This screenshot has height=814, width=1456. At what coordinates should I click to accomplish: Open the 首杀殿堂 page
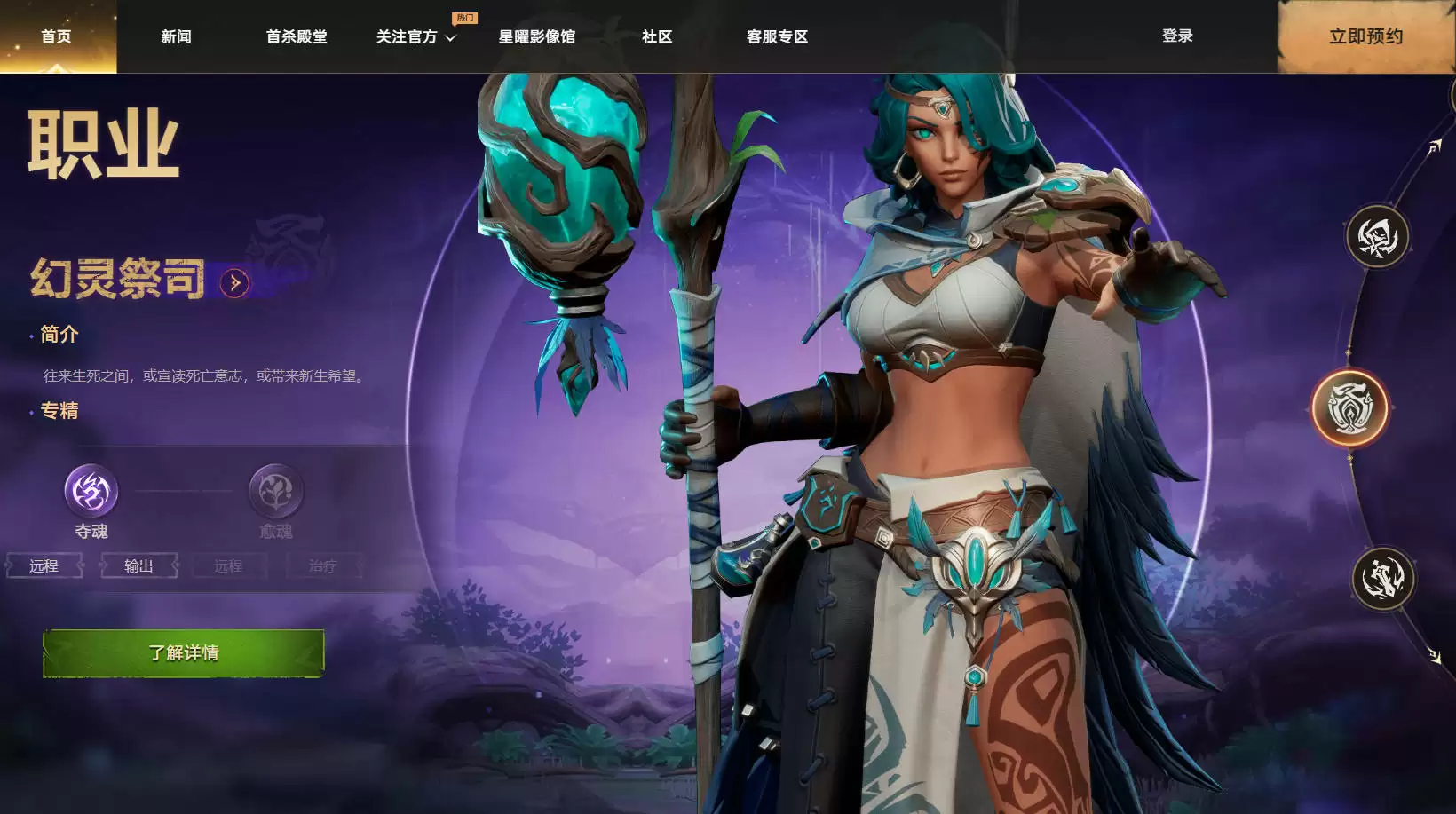297,36
